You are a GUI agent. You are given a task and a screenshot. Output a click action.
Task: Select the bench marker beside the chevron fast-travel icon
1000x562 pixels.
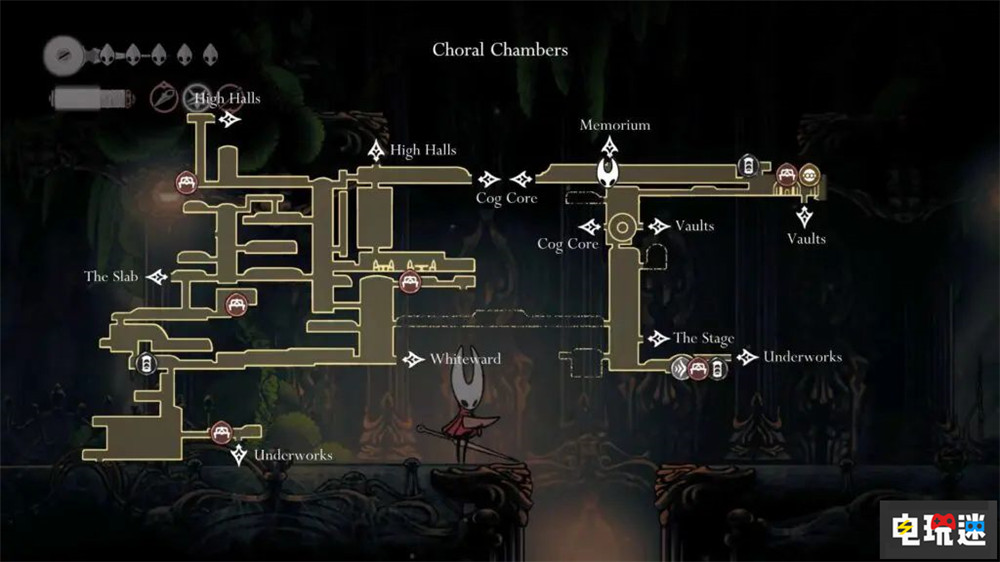point(699,369)
